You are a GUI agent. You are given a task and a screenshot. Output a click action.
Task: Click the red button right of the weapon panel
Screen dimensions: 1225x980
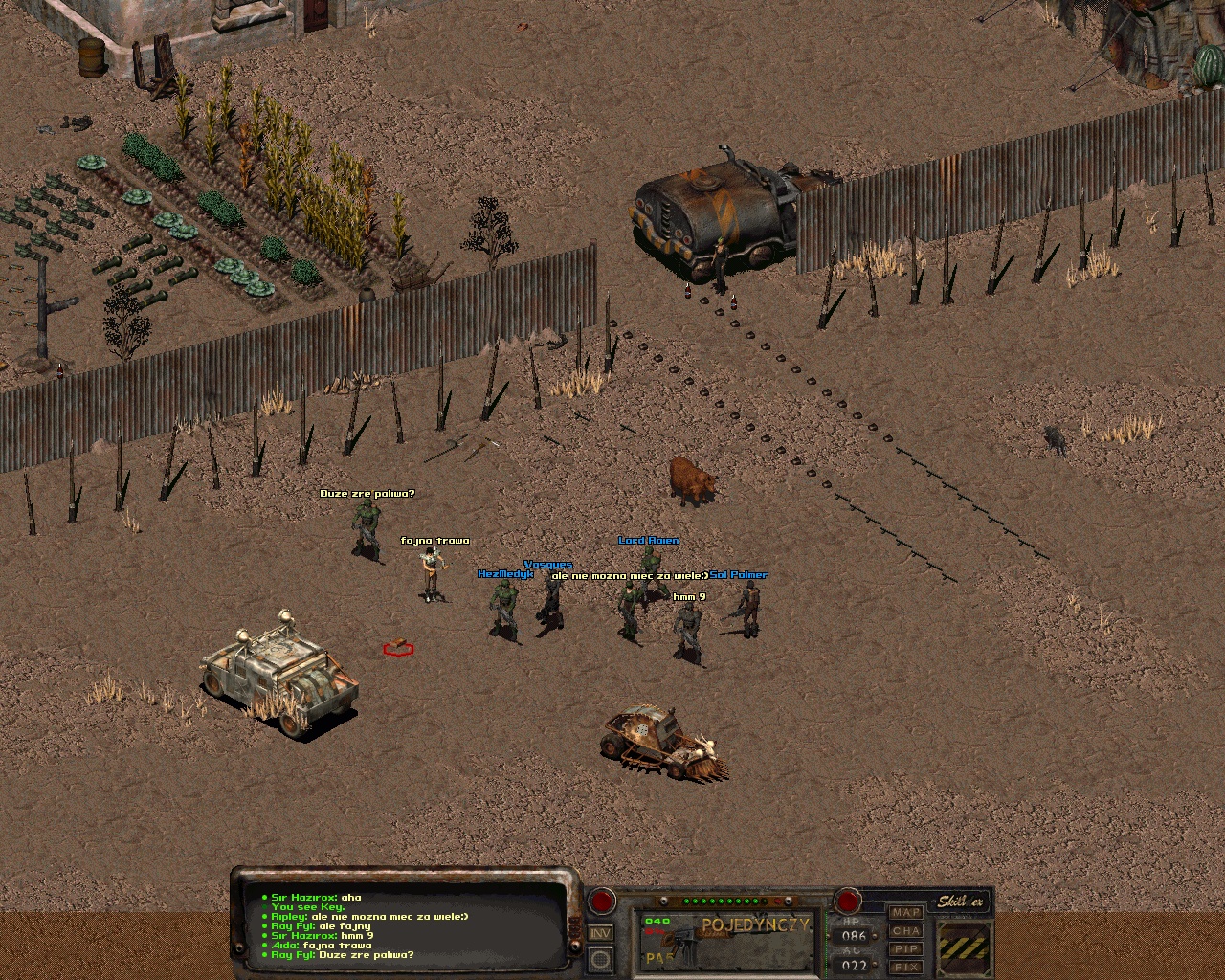tap(847, 900)
